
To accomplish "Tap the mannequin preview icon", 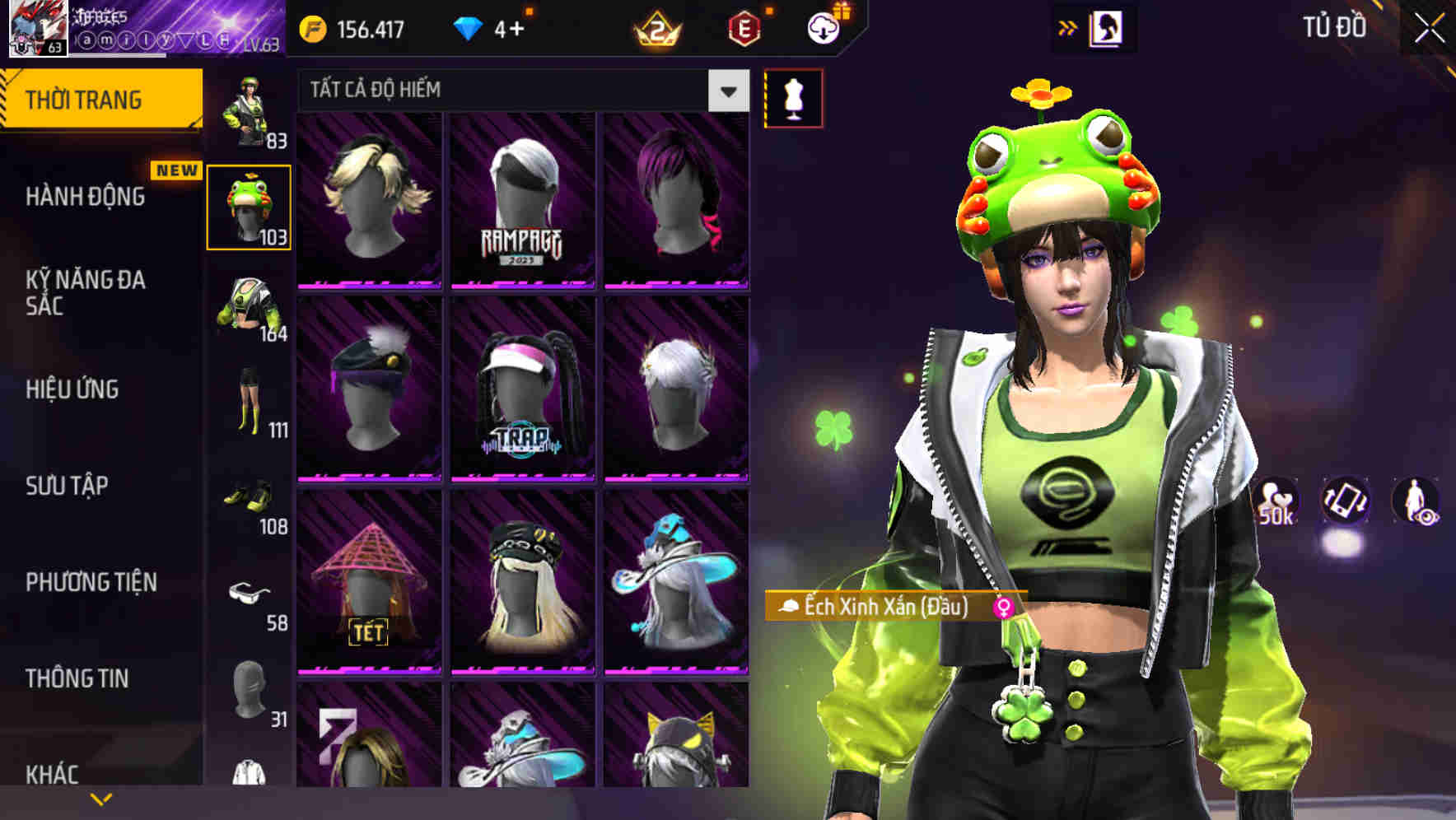I will click(793, 96).
